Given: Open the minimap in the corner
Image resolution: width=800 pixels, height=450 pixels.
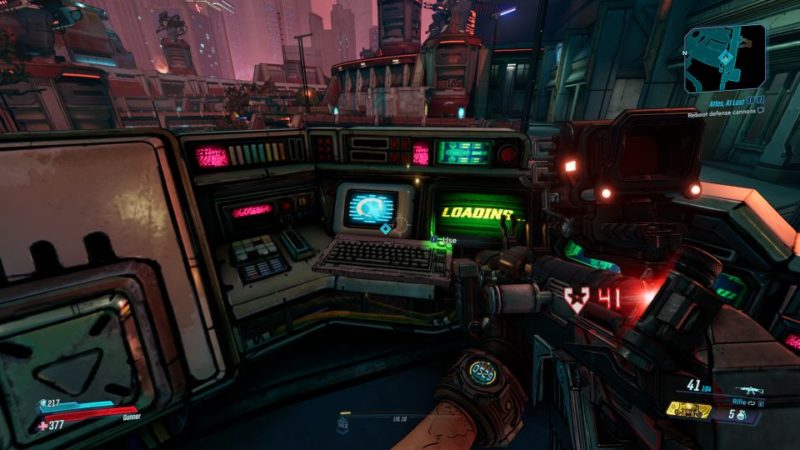Looking at the screenshot, I should tap(725, 57).
